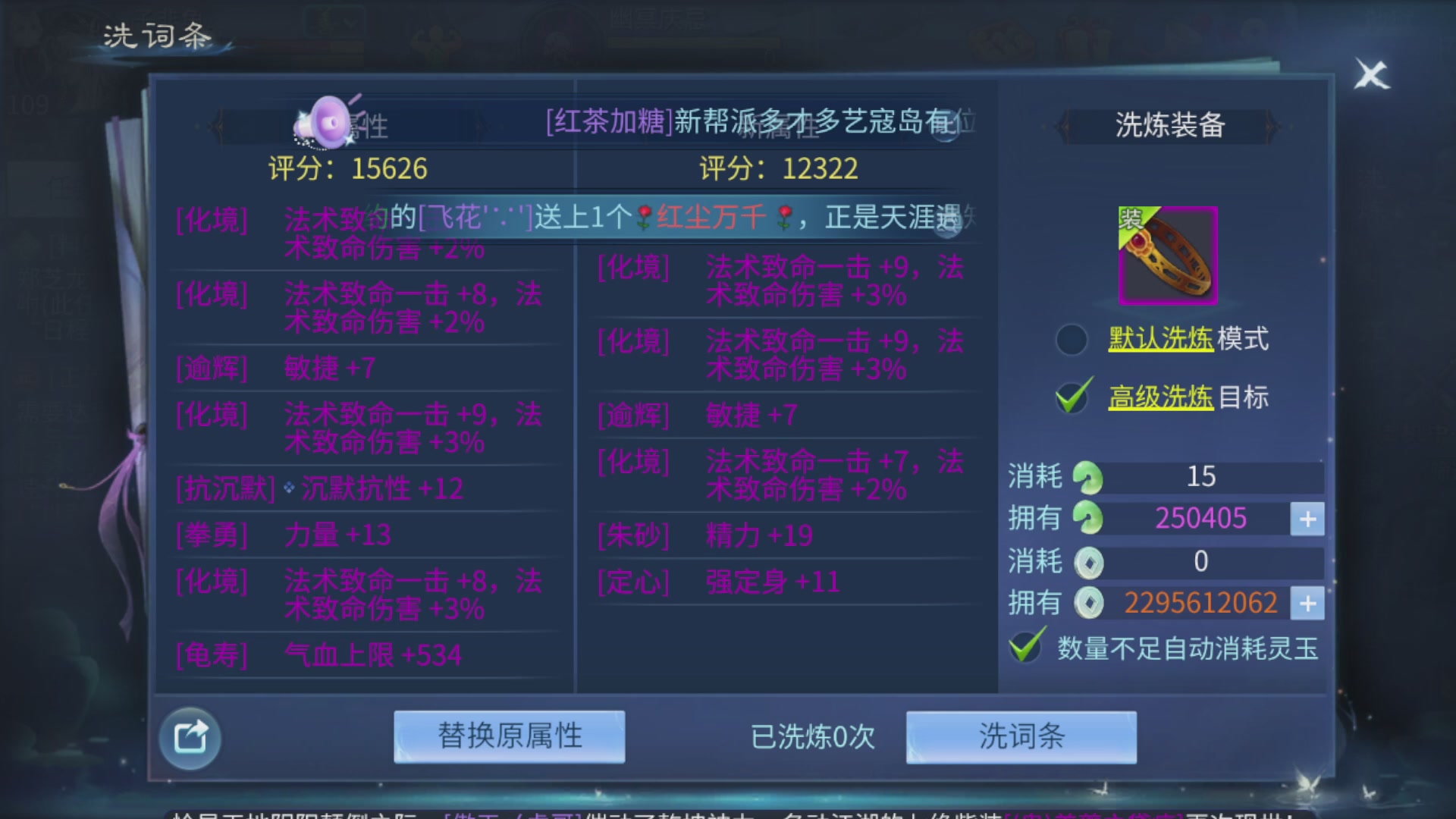Toggle the 高级洗炼目标 checkmark
This screenshot has width=1456, height=819.
click(x=1072, y=397)
